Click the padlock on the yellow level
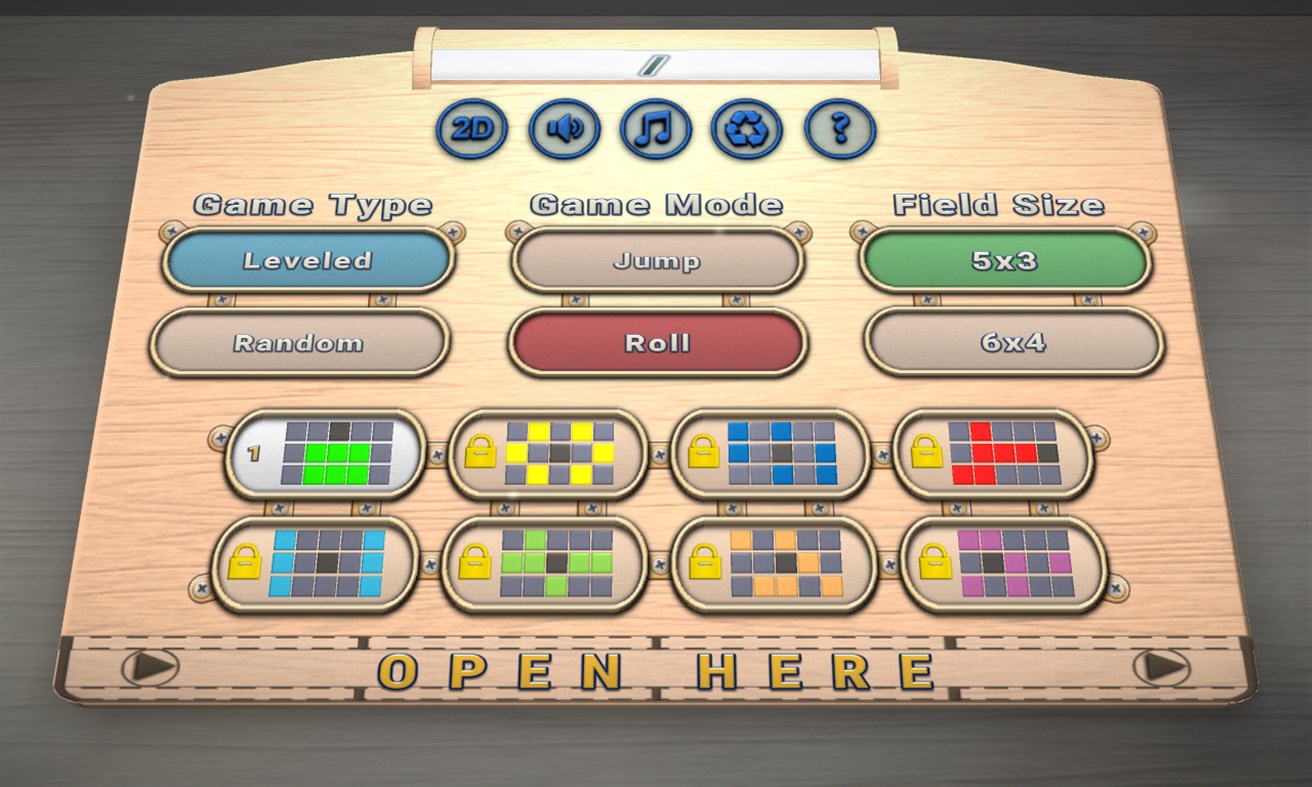 click(482, 453)
